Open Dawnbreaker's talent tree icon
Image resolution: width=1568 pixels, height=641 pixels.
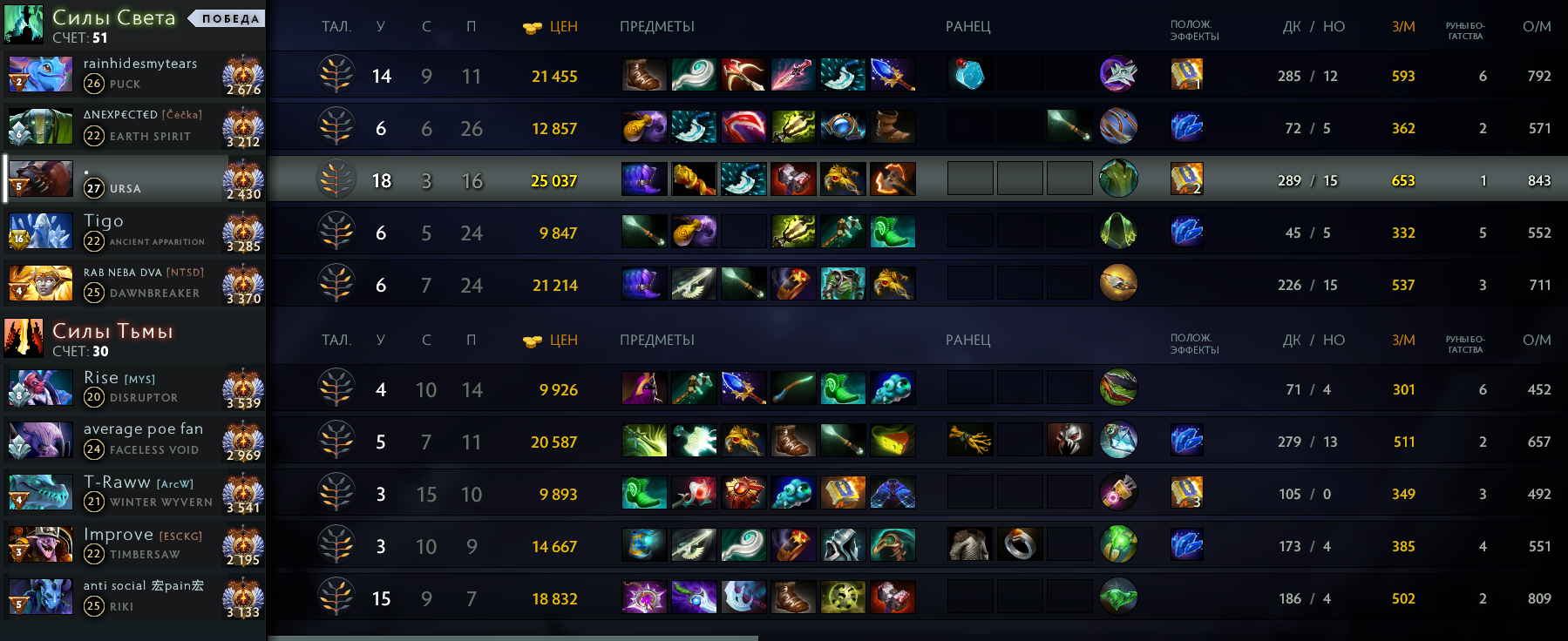[336, 284]
